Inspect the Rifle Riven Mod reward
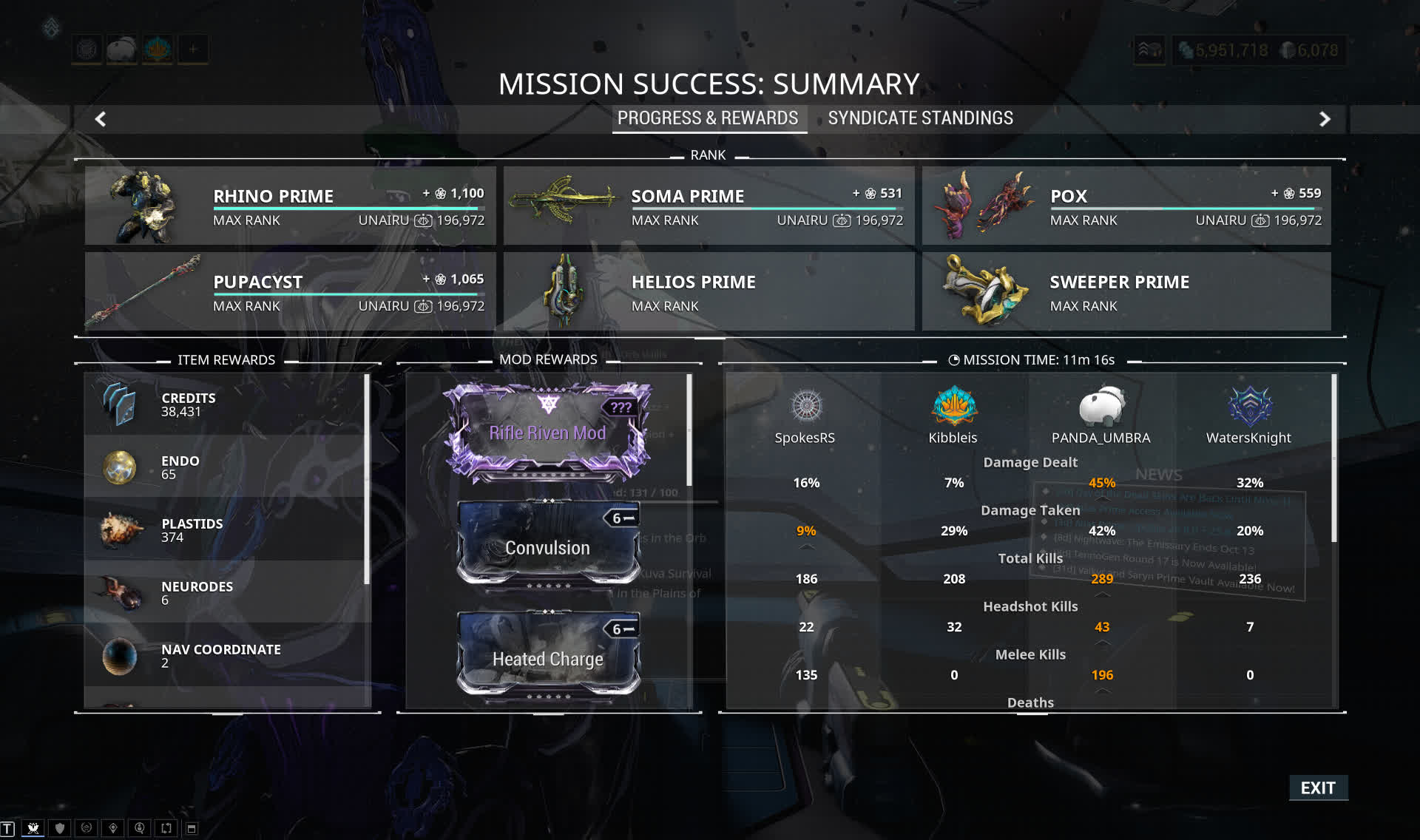Screen dimensions: 1420x840 point(547,432)
